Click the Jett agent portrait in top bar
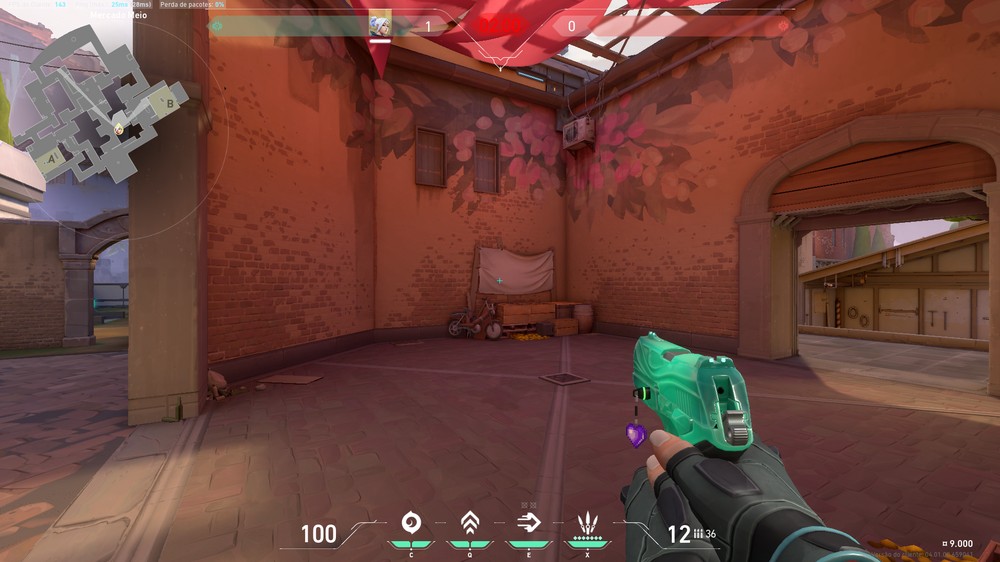This screenshot has height=562, width=1000. point(380,25)
